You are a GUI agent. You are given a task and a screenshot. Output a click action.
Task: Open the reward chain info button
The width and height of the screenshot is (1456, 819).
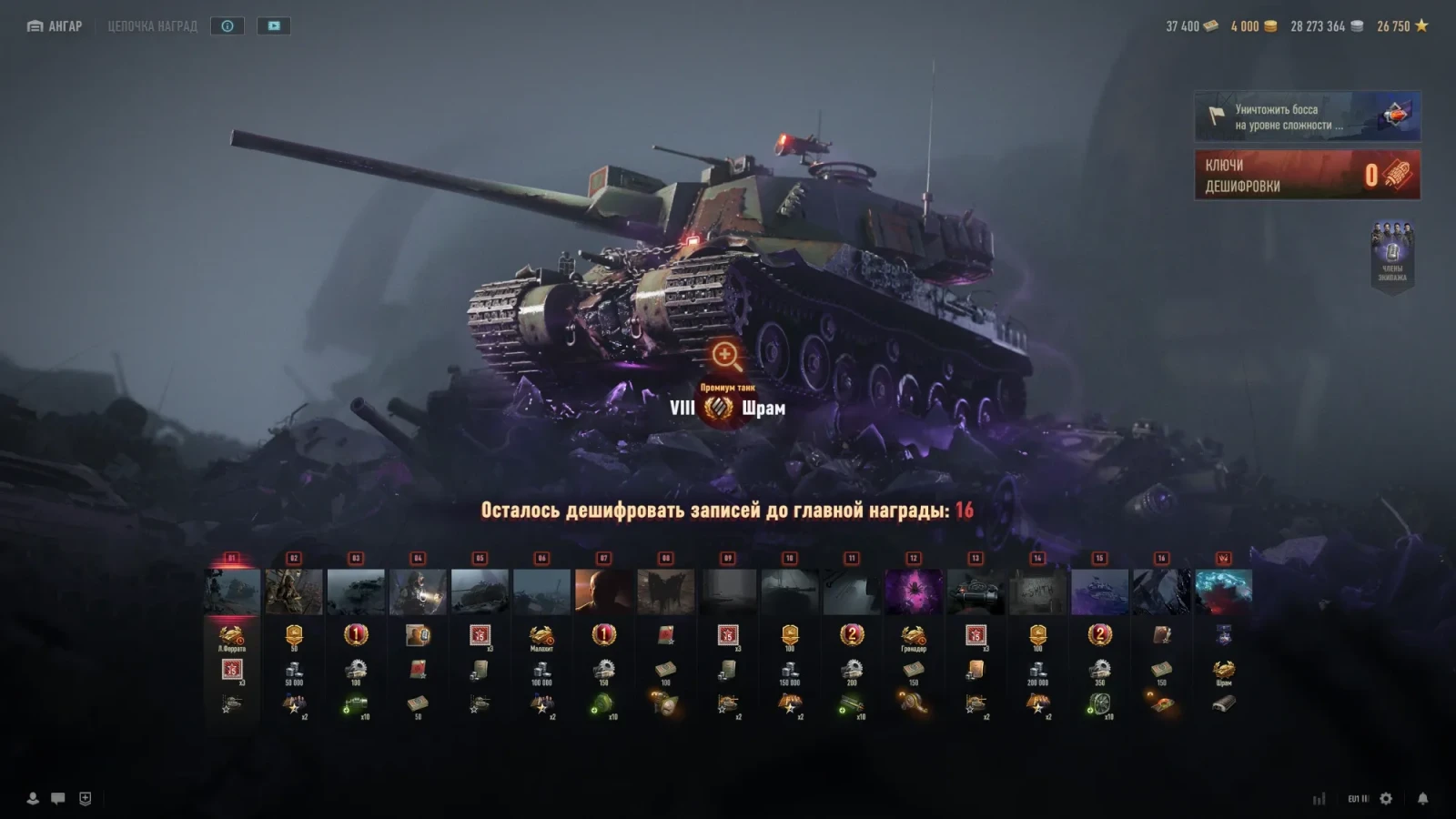(227, 26)
